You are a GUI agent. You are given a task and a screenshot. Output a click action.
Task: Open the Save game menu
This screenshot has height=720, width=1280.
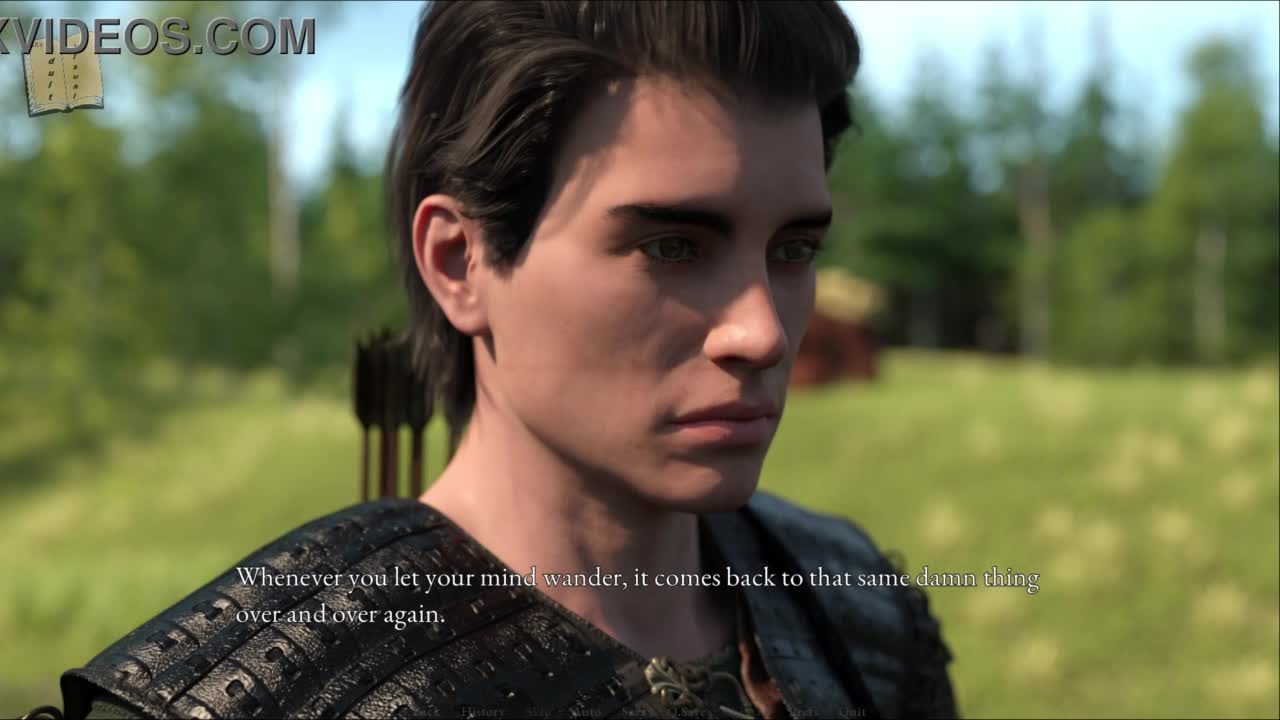tap(634, 712)
